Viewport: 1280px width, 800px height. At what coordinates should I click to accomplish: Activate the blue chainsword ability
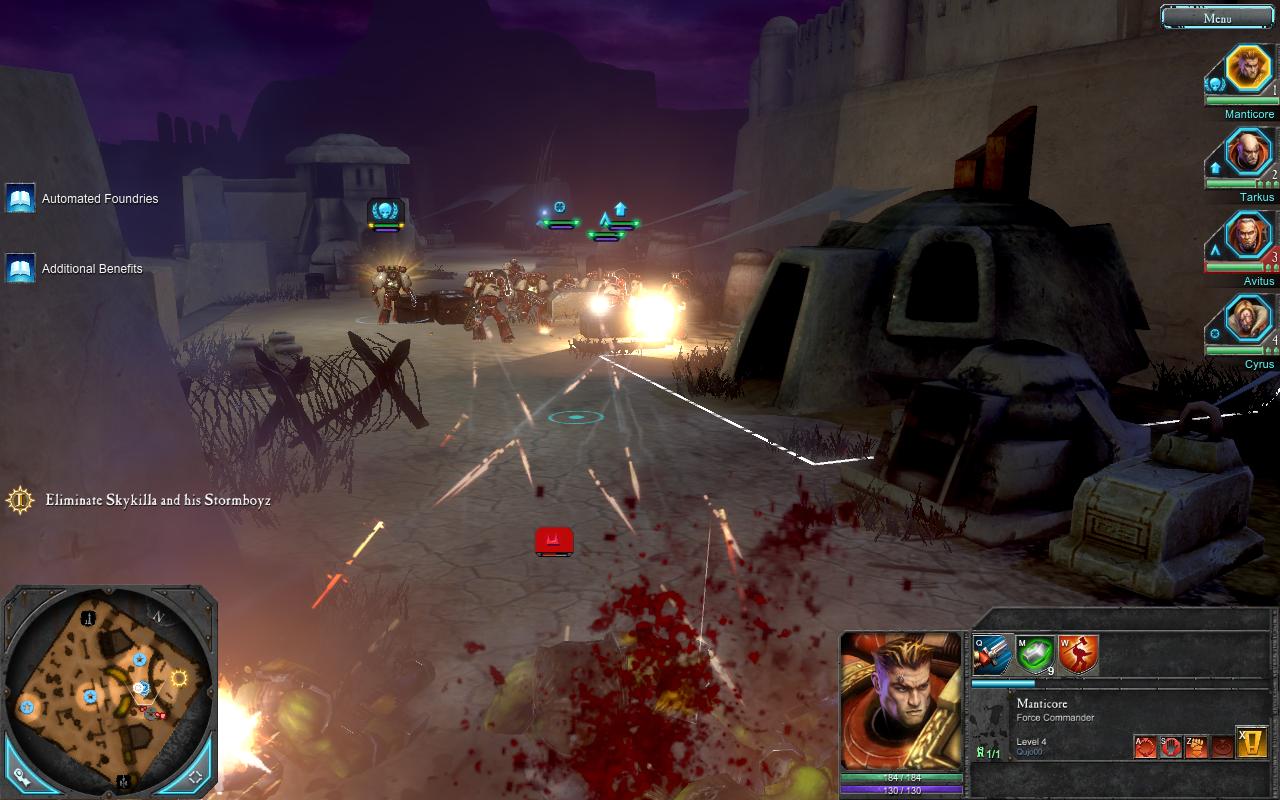tap(992, 655)
